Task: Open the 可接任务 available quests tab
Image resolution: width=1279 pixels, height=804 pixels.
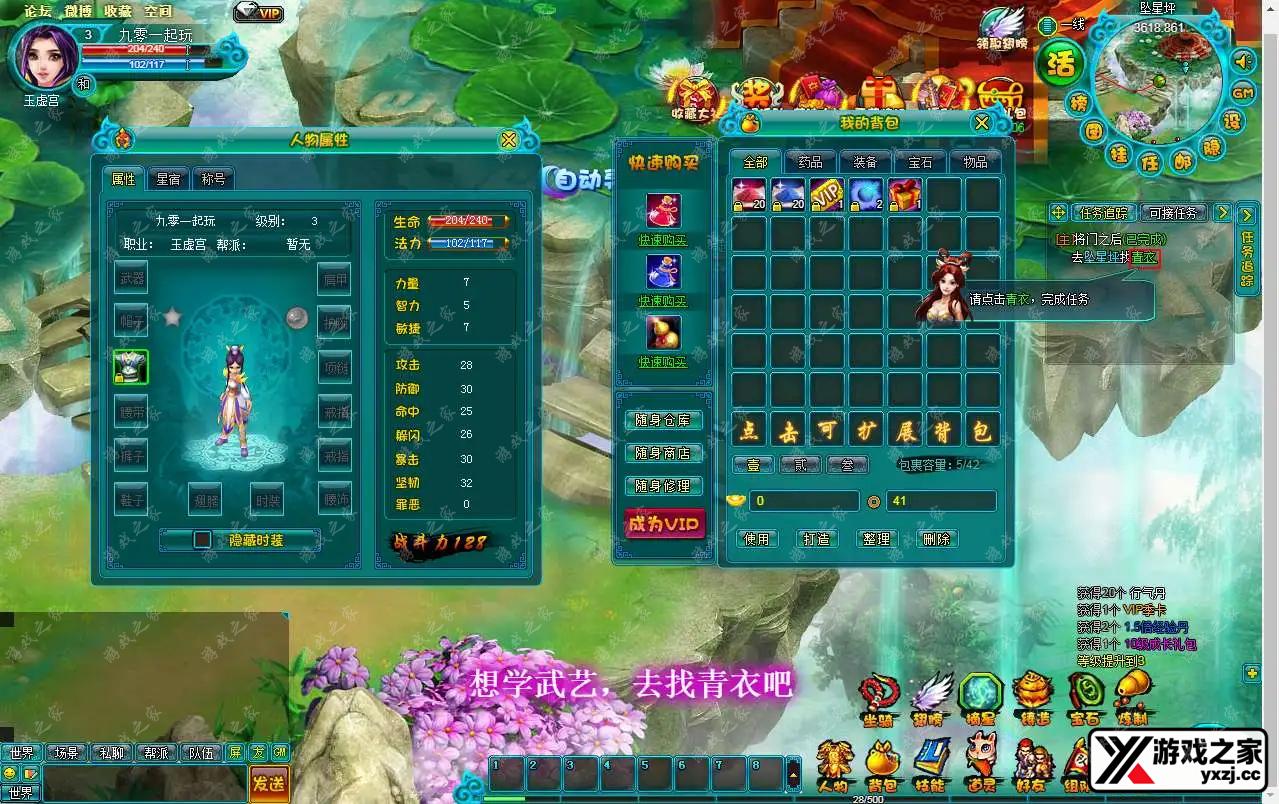Action: (1174, 213)
